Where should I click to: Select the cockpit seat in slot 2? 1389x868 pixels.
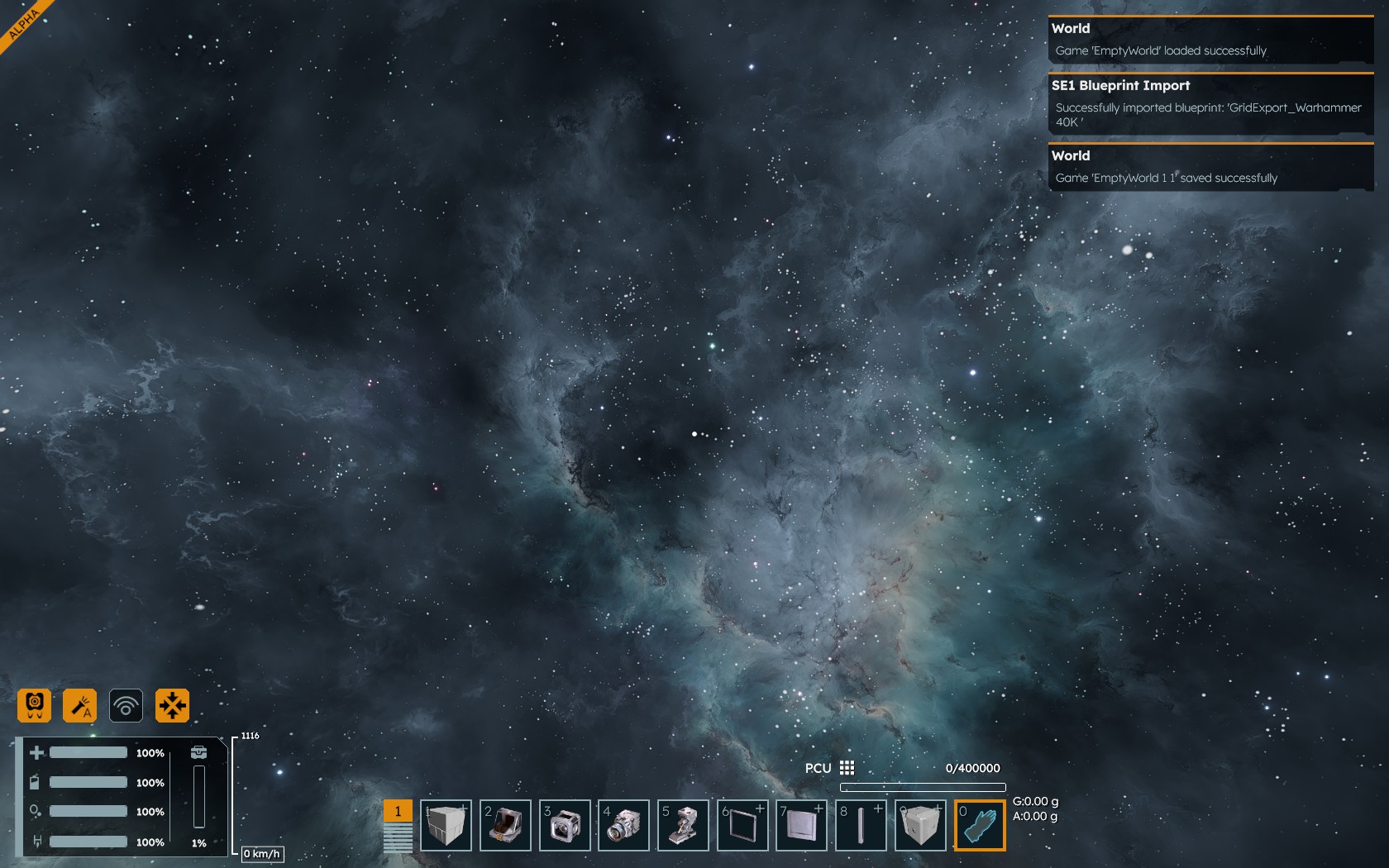click(505, 825)
